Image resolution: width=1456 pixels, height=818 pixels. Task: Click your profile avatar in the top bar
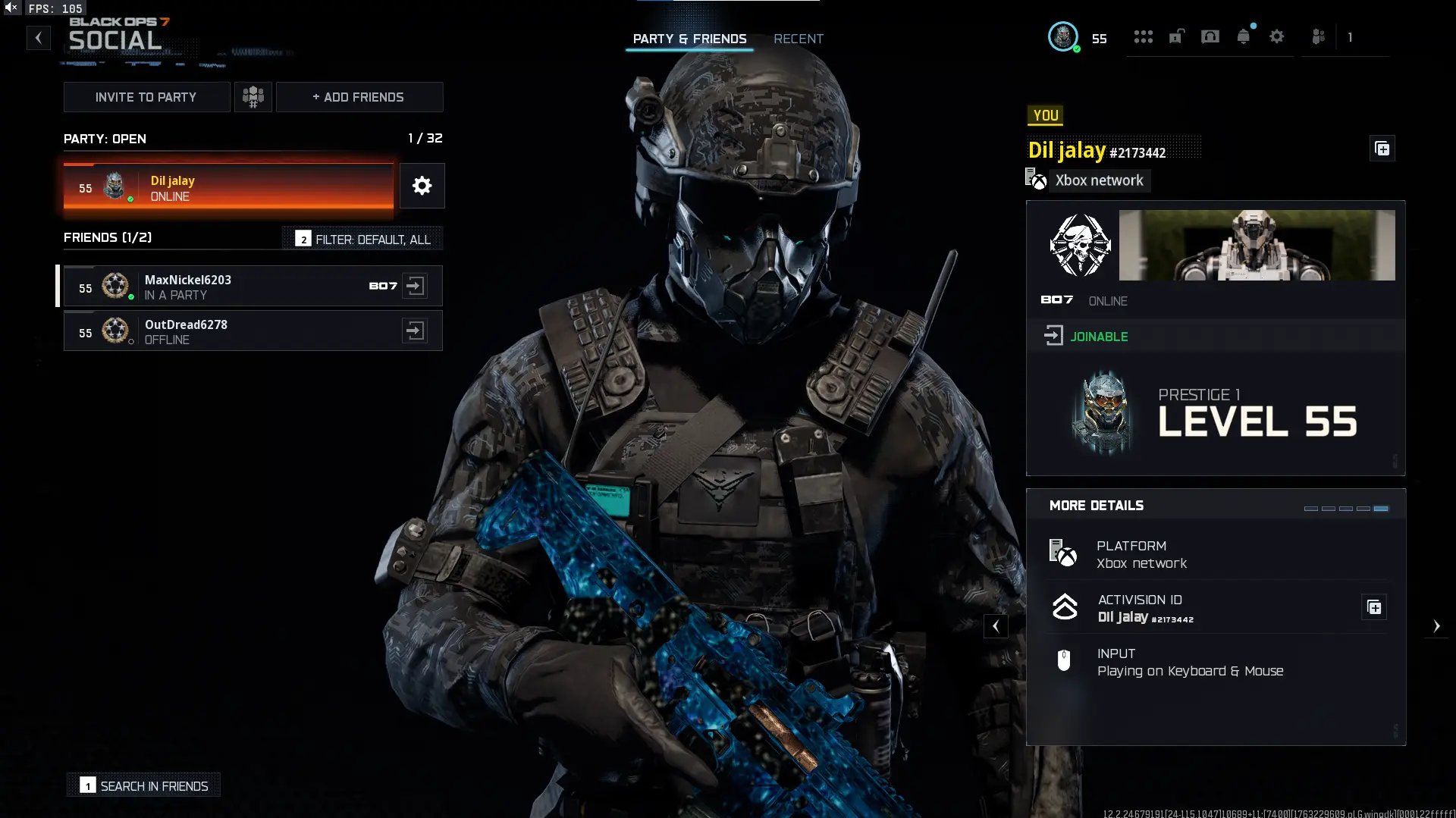coord(1064,36)
